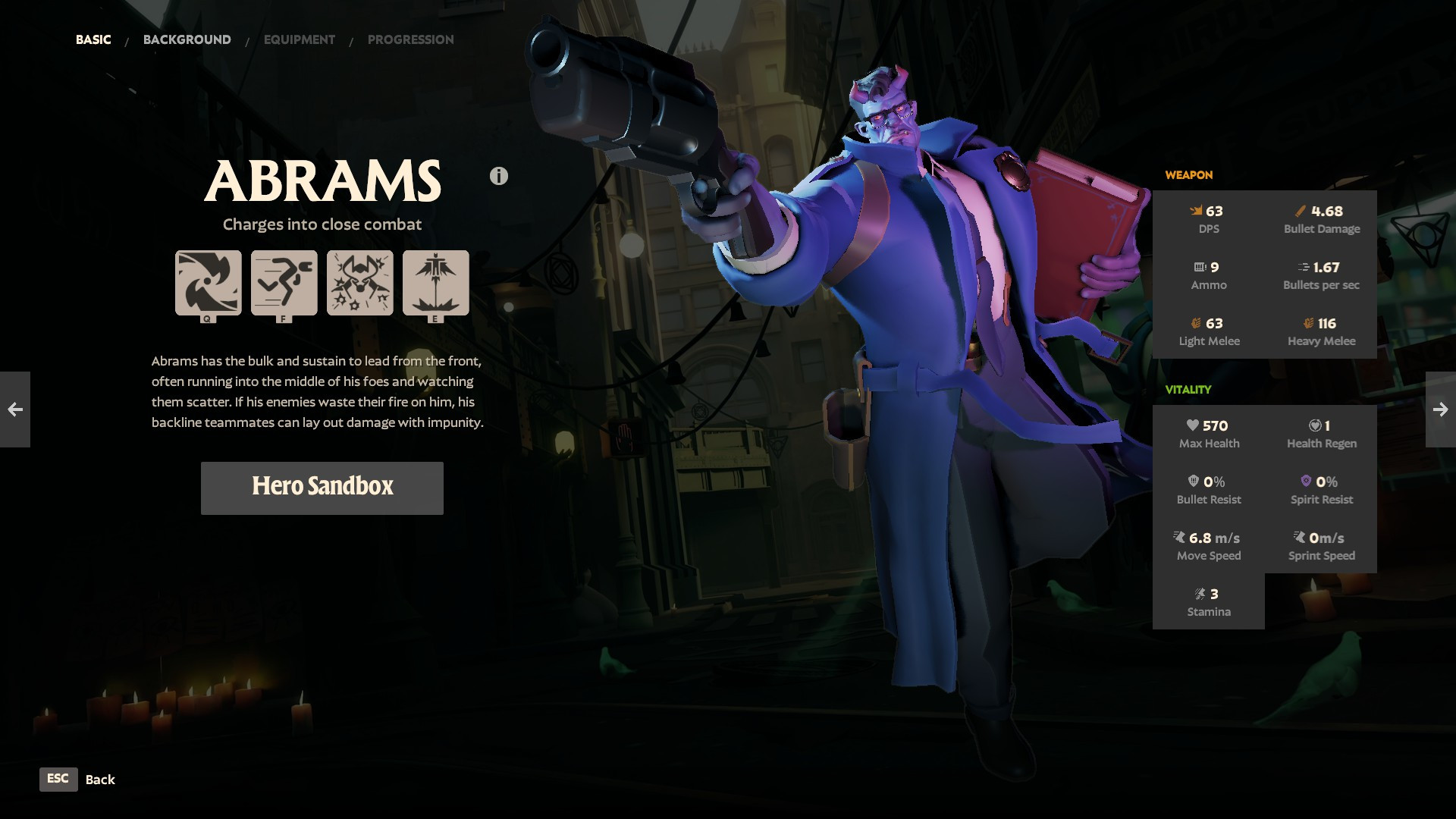Screen dimensions: 1456x819
Task: Click the info icon beside Abrams
Action: (x=498, y=176)
